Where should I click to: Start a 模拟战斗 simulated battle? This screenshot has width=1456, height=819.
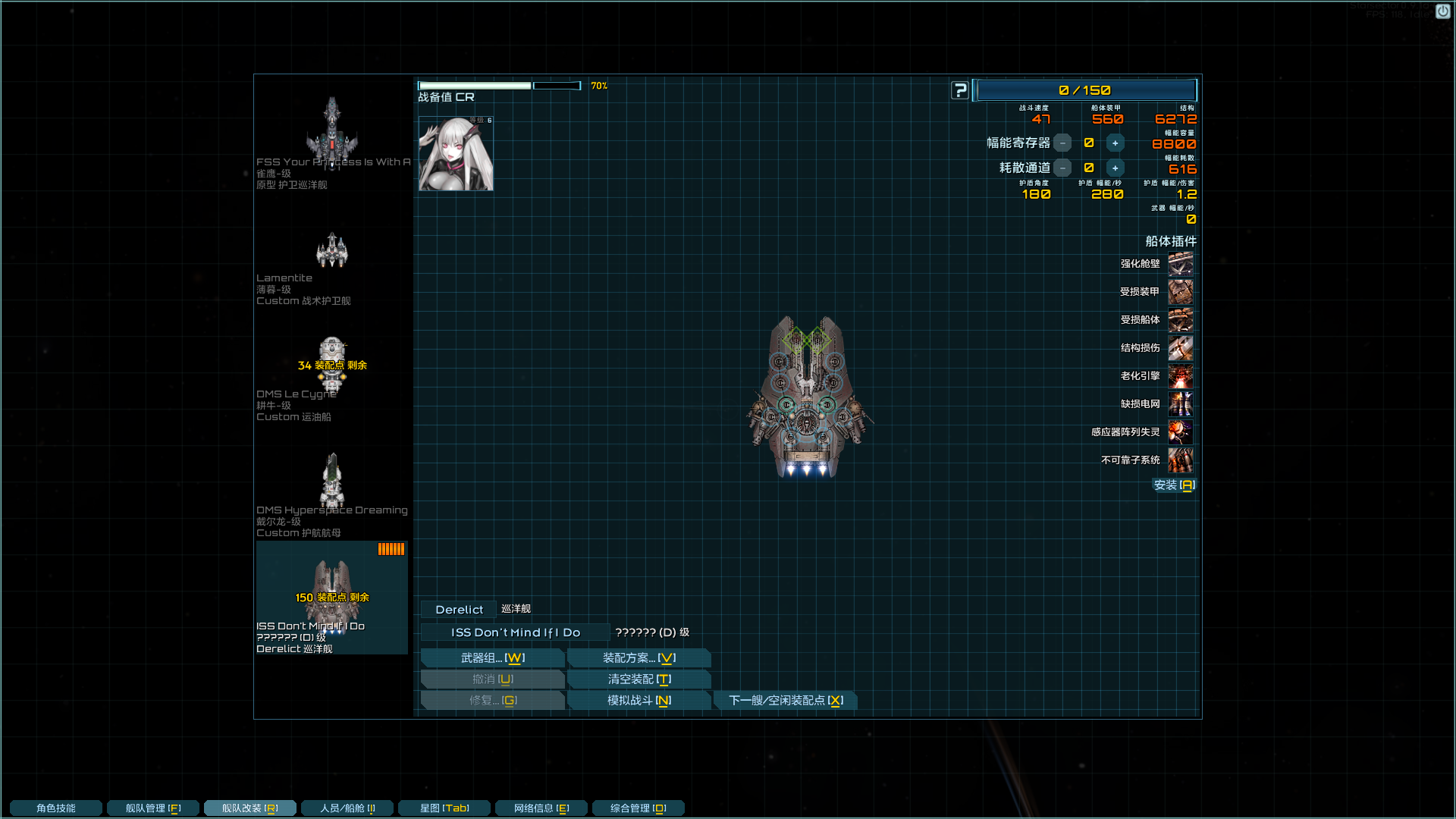click(639, 701)
